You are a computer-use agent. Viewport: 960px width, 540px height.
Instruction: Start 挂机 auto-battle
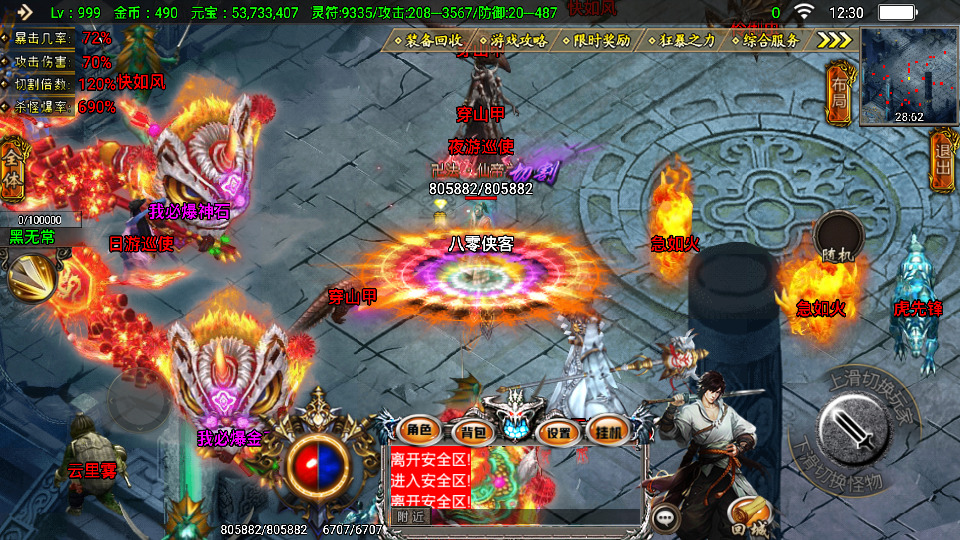[x=608, y=432]
